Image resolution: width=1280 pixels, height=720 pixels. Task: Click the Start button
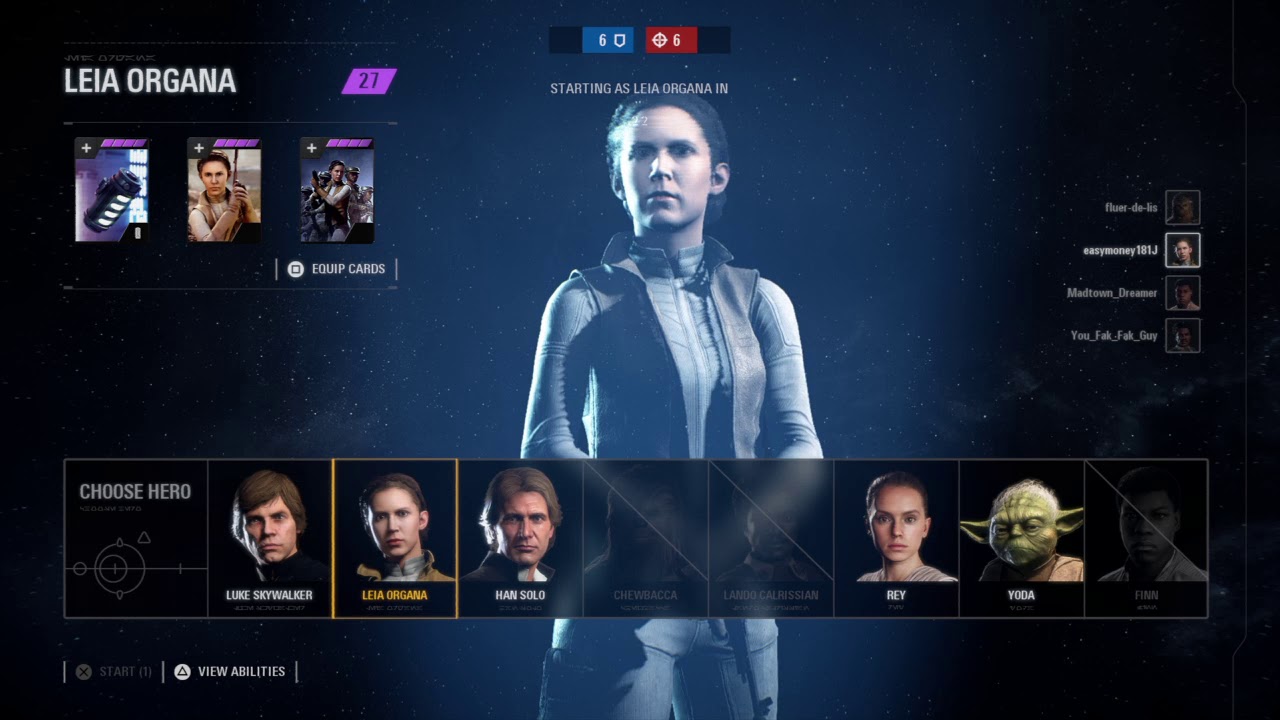(x=114, y=672)
